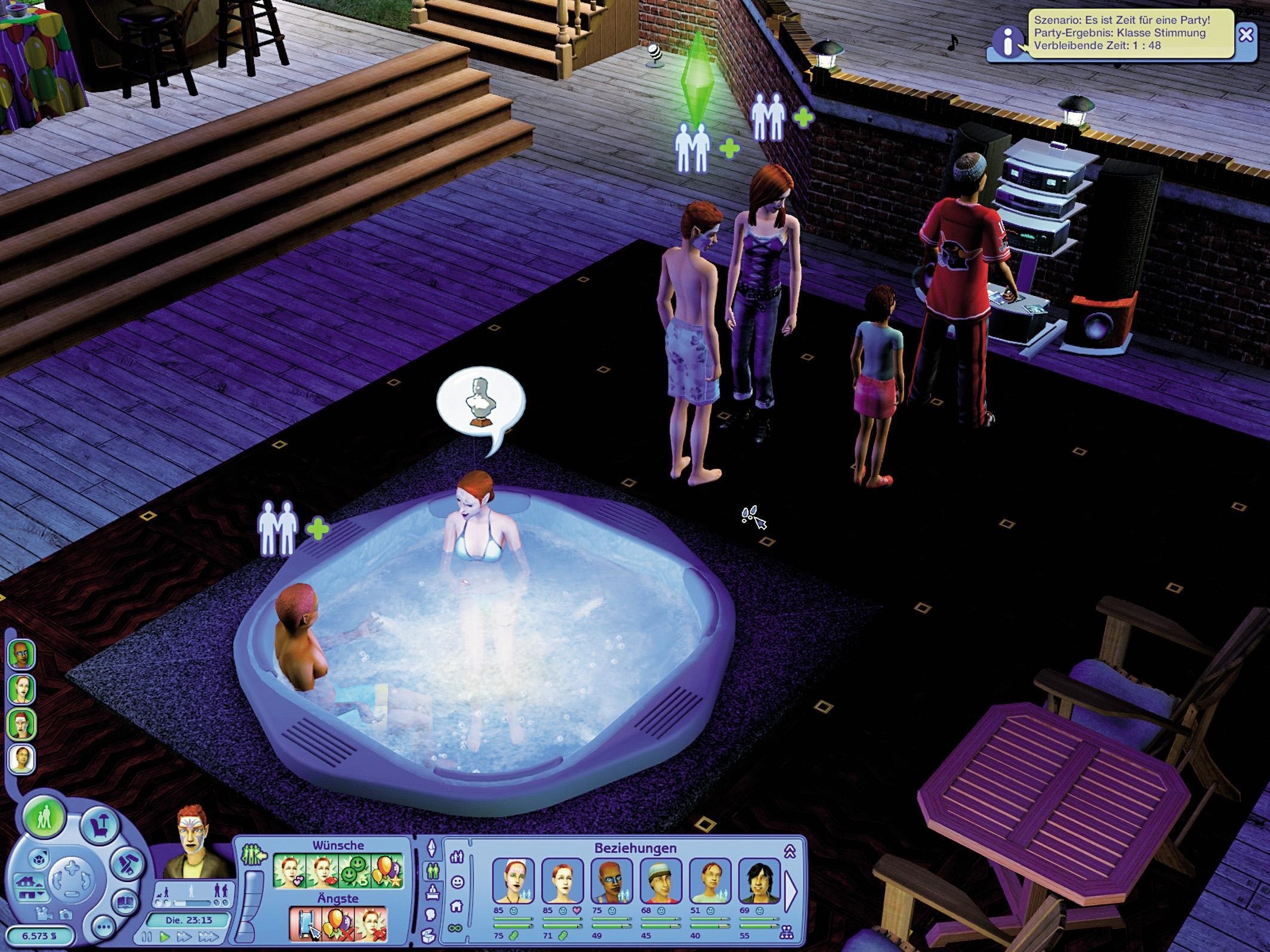Resume play with the green play button
Image resolution: width=1270 pixels, height=952 pixels.
165,936
